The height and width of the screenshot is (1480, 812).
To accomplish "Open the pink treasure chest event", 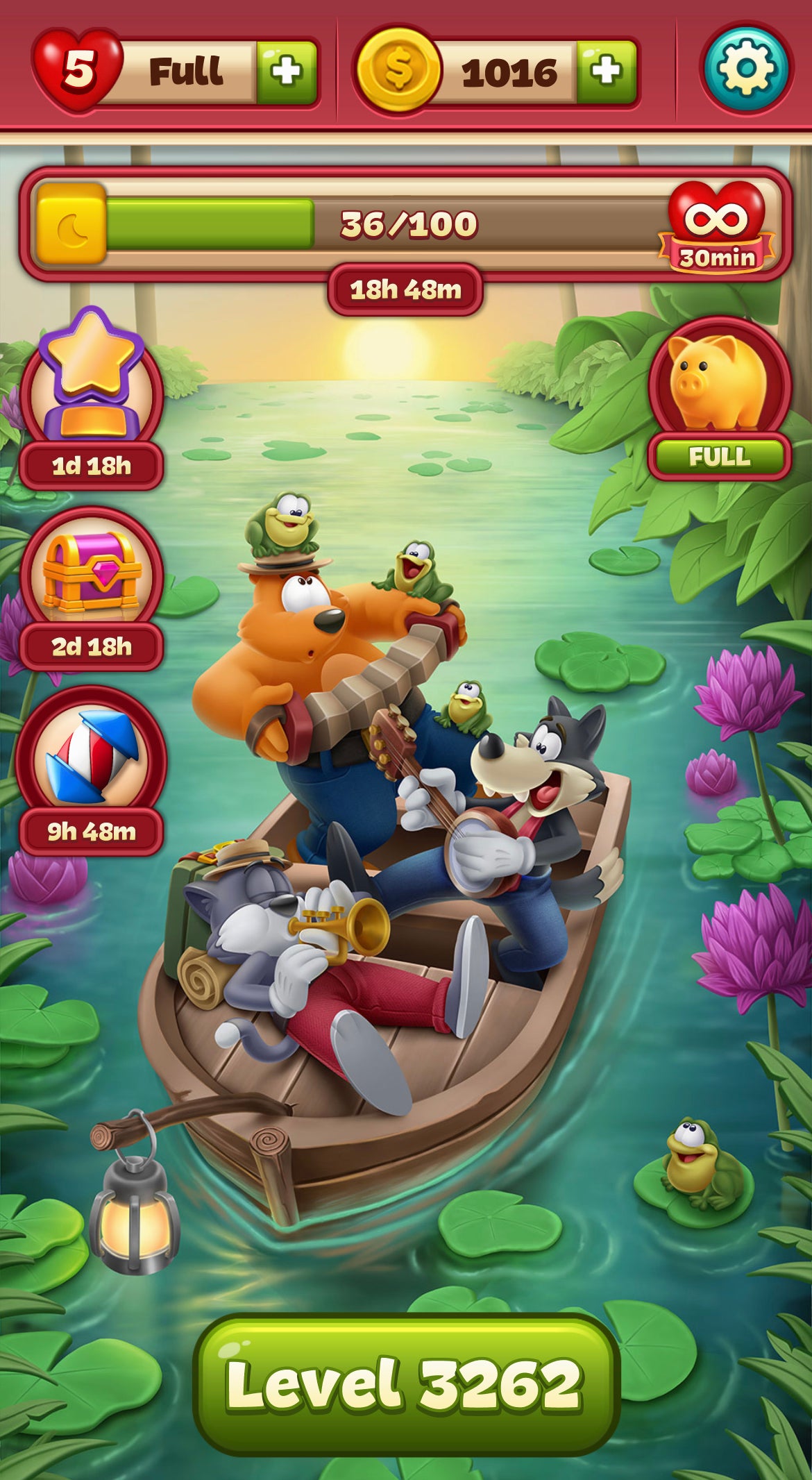I will (92, 576).
